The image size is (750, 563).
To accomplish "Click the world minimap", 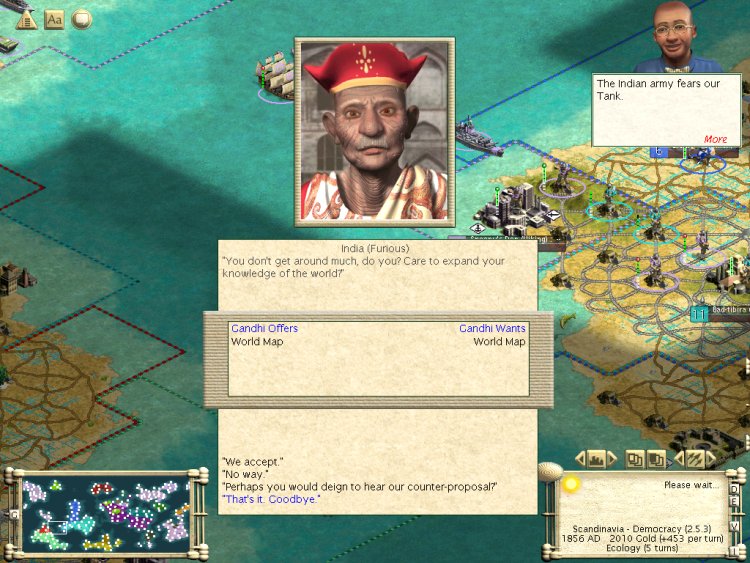I will coord(106,514).
